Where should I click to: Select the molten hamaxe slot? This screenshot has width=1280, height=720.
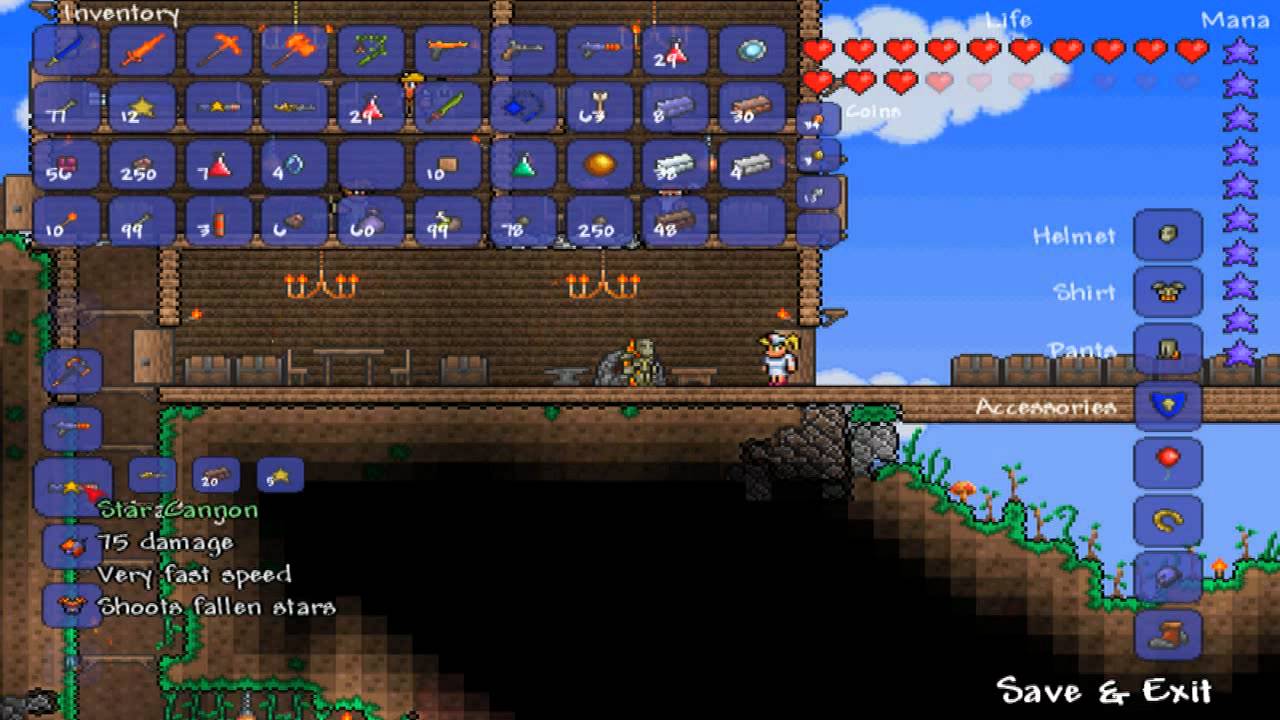pyautogui.click(x=294, y=50)
